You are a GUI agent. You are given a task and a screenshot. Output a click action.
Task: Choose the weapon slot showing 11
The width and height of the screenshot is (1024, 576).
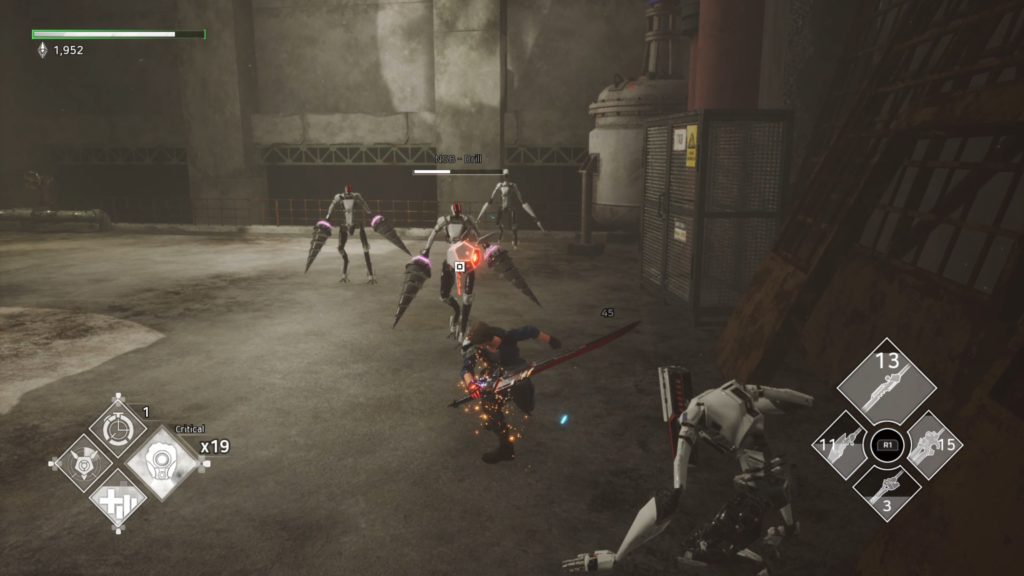pyautogui.click(x=839, y=445)
